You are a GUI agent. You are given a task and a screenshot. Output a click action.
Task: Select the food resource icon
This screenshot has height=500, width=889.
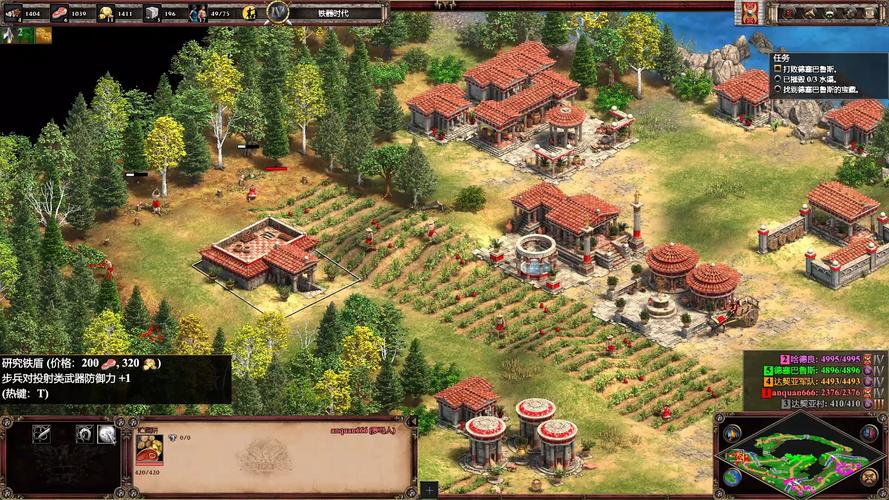tap(58, 13)
